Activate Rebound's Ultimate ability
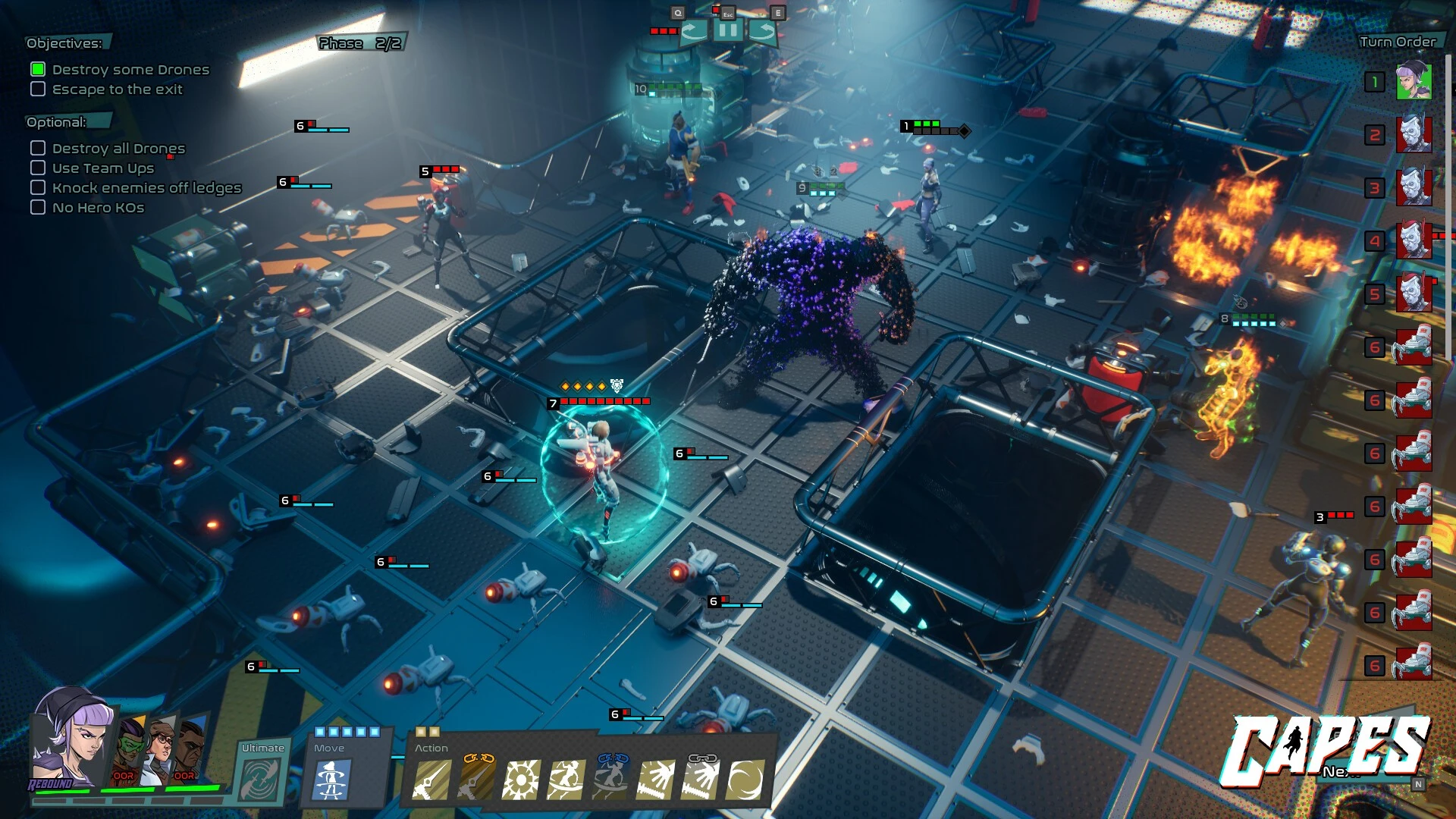 [x=262, y=779]
